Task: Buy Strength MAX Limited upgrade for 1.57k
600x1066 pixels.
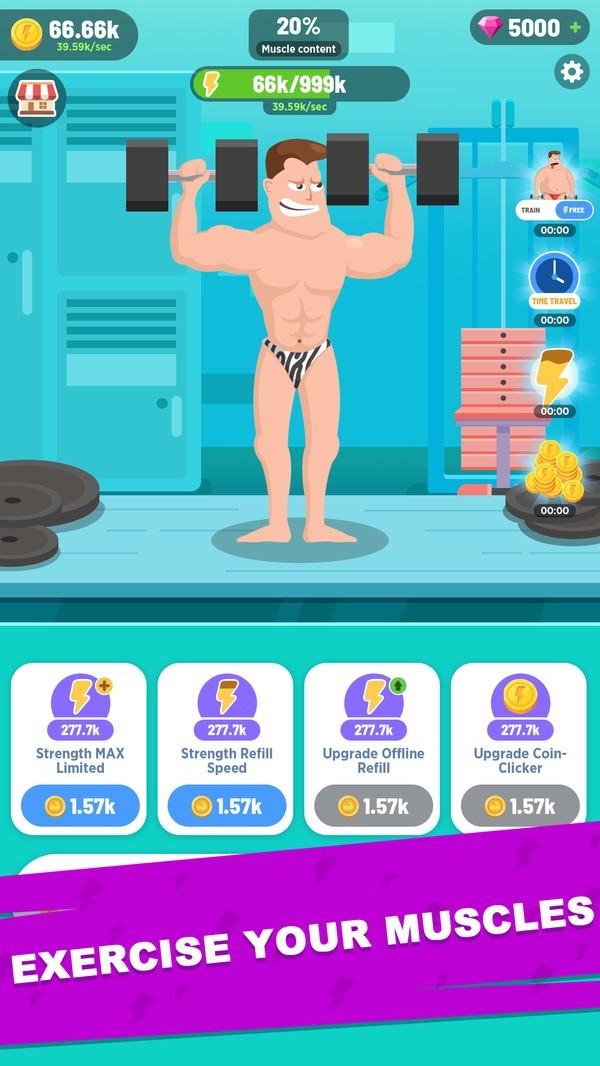Action: click(80, 806)
